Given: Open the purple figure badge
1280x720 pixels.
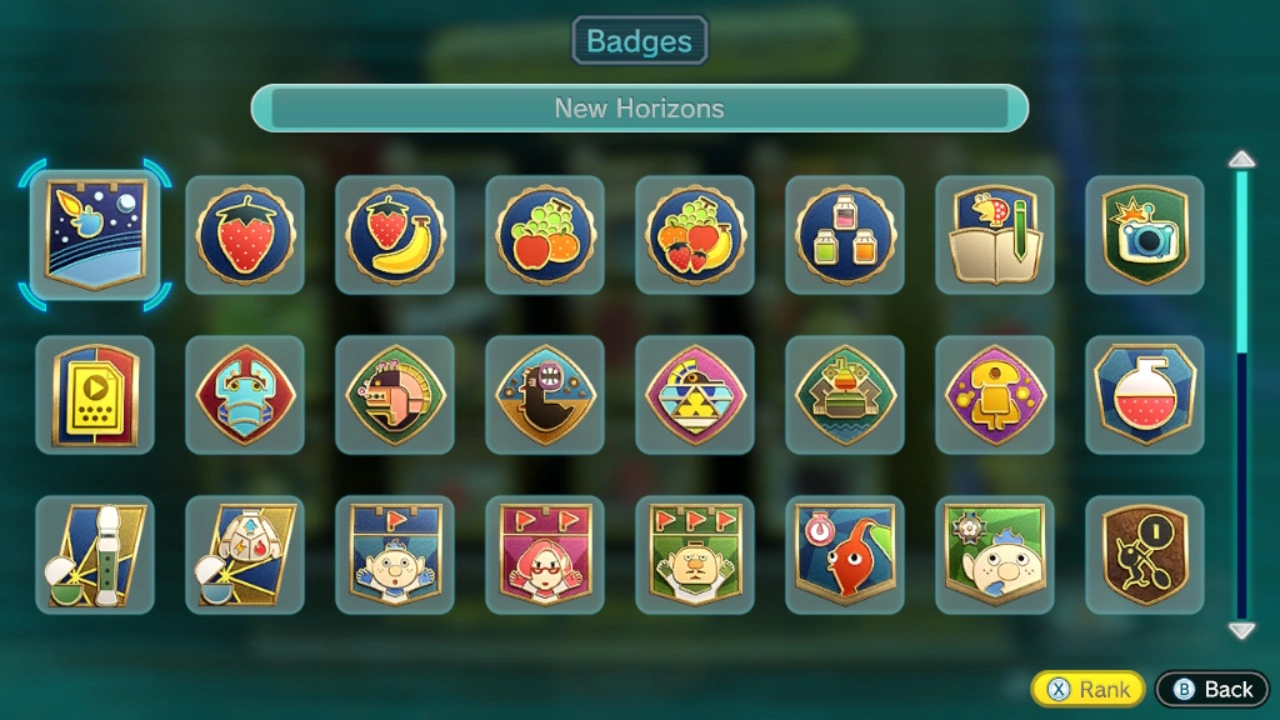Looking at the screenshot, I should [995, 395].
